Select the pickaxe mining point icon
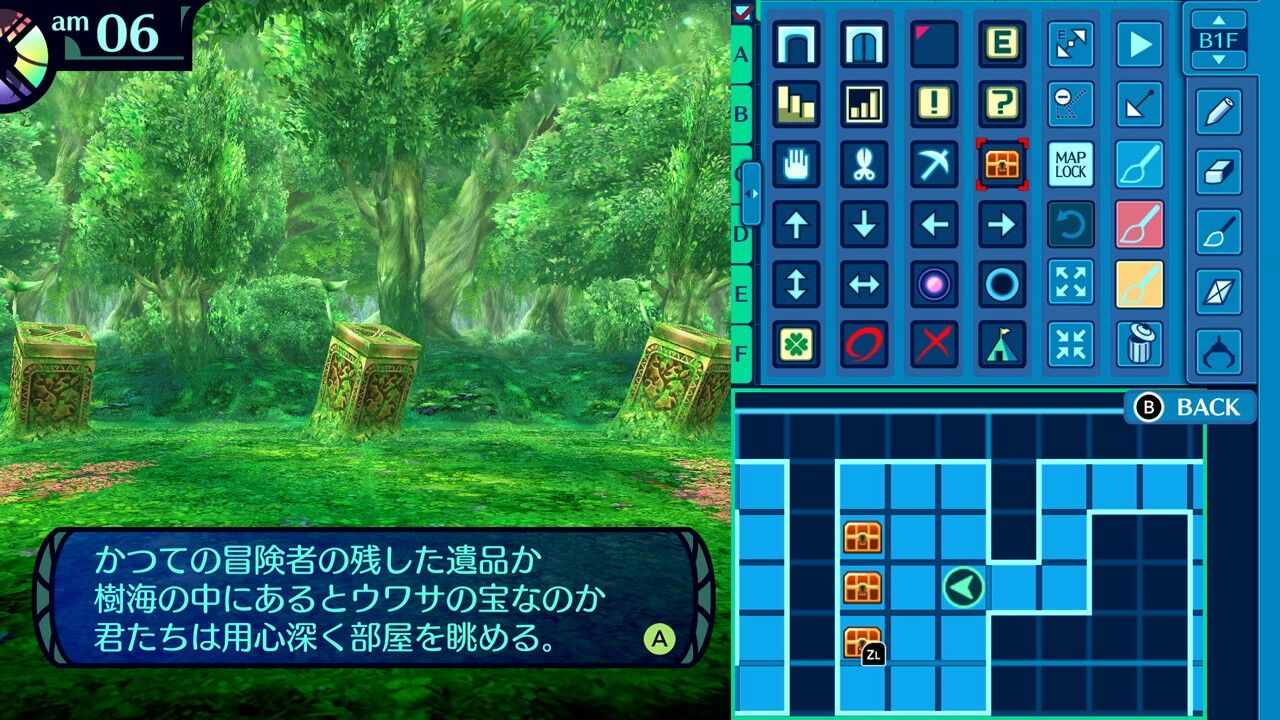This screenshot has height=720, width=1280. pos(932,165)
